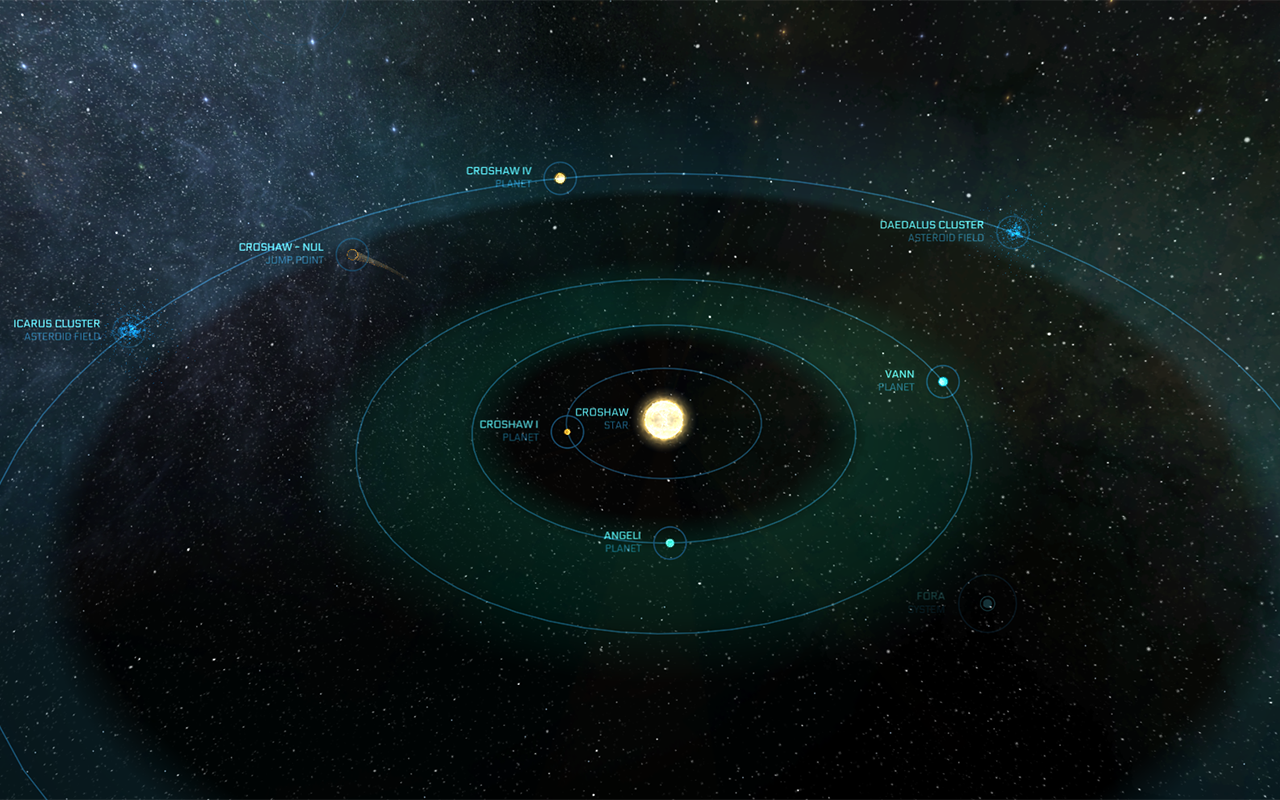Choose the Angeli planet marker
This screenshot has height=800, width=1280.
pos(670,543)
